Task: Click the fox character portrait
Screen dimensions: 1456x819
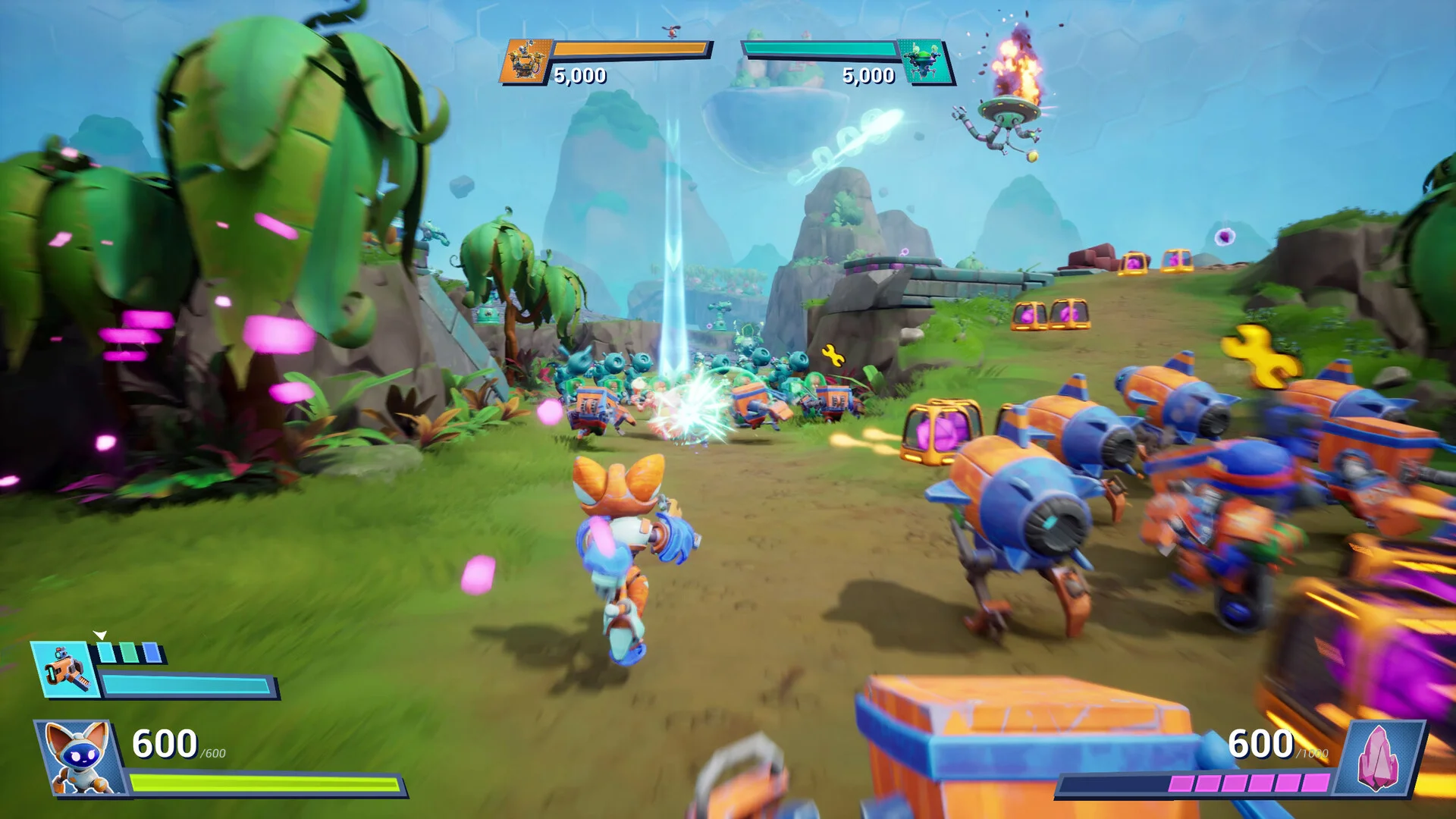Action: pos(77,758)
